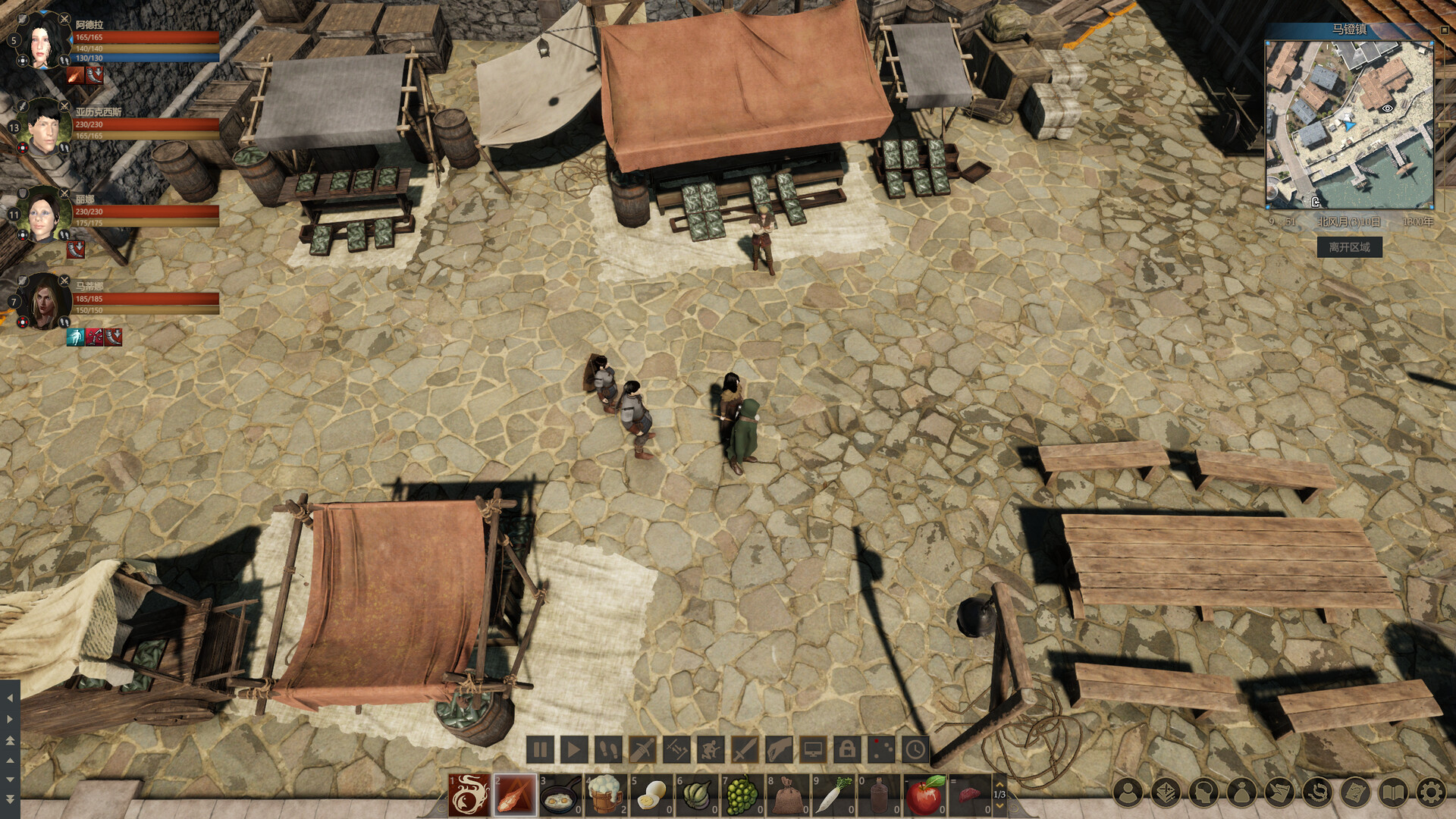Open the objectives treasure map icon

[x=1357, y=791]
